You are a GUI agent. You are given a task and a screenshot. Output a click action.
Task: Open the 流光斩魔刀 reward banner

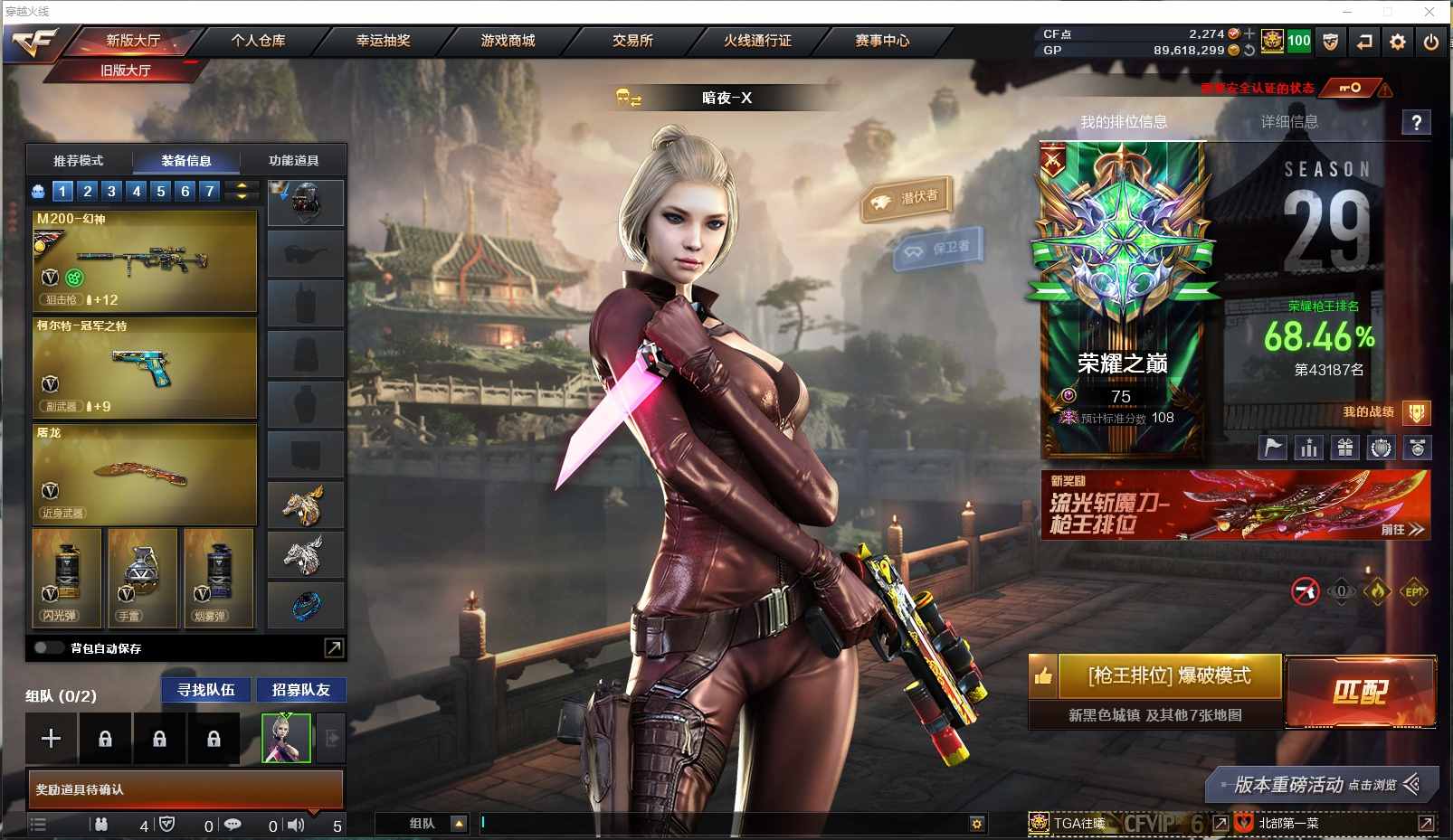1235,505
